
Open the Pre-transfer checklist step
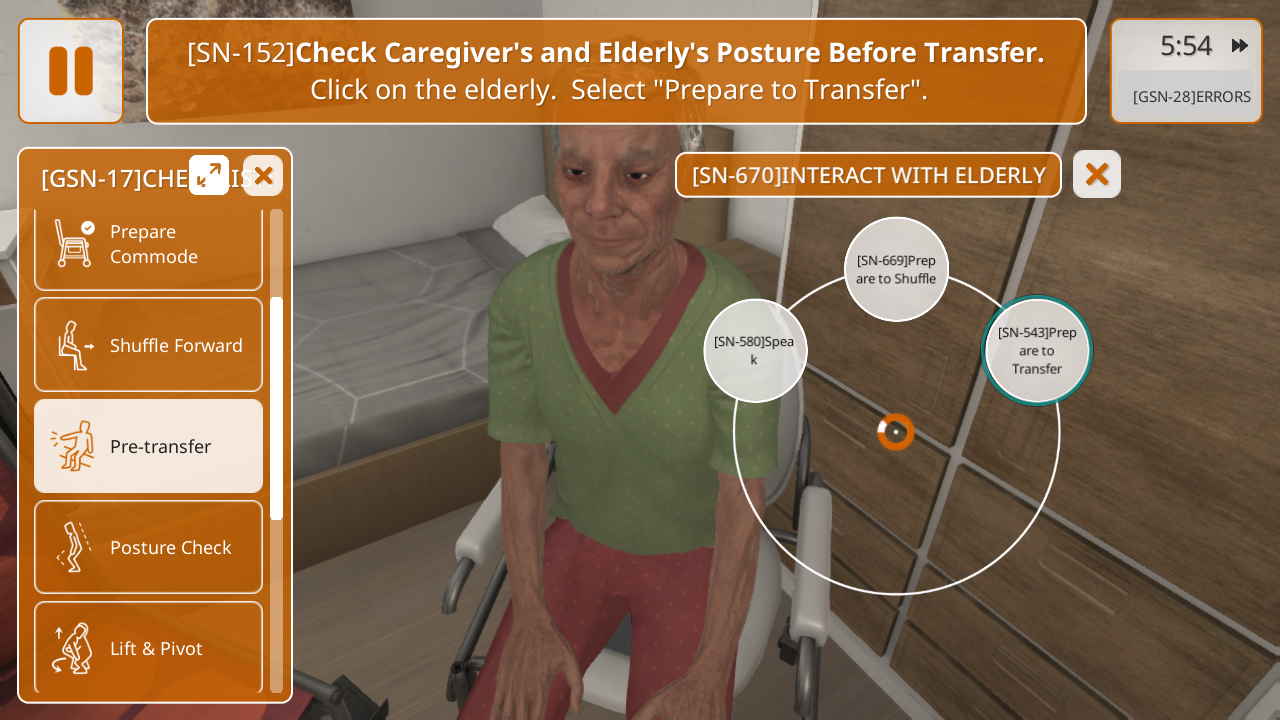[x=148, y=446]
